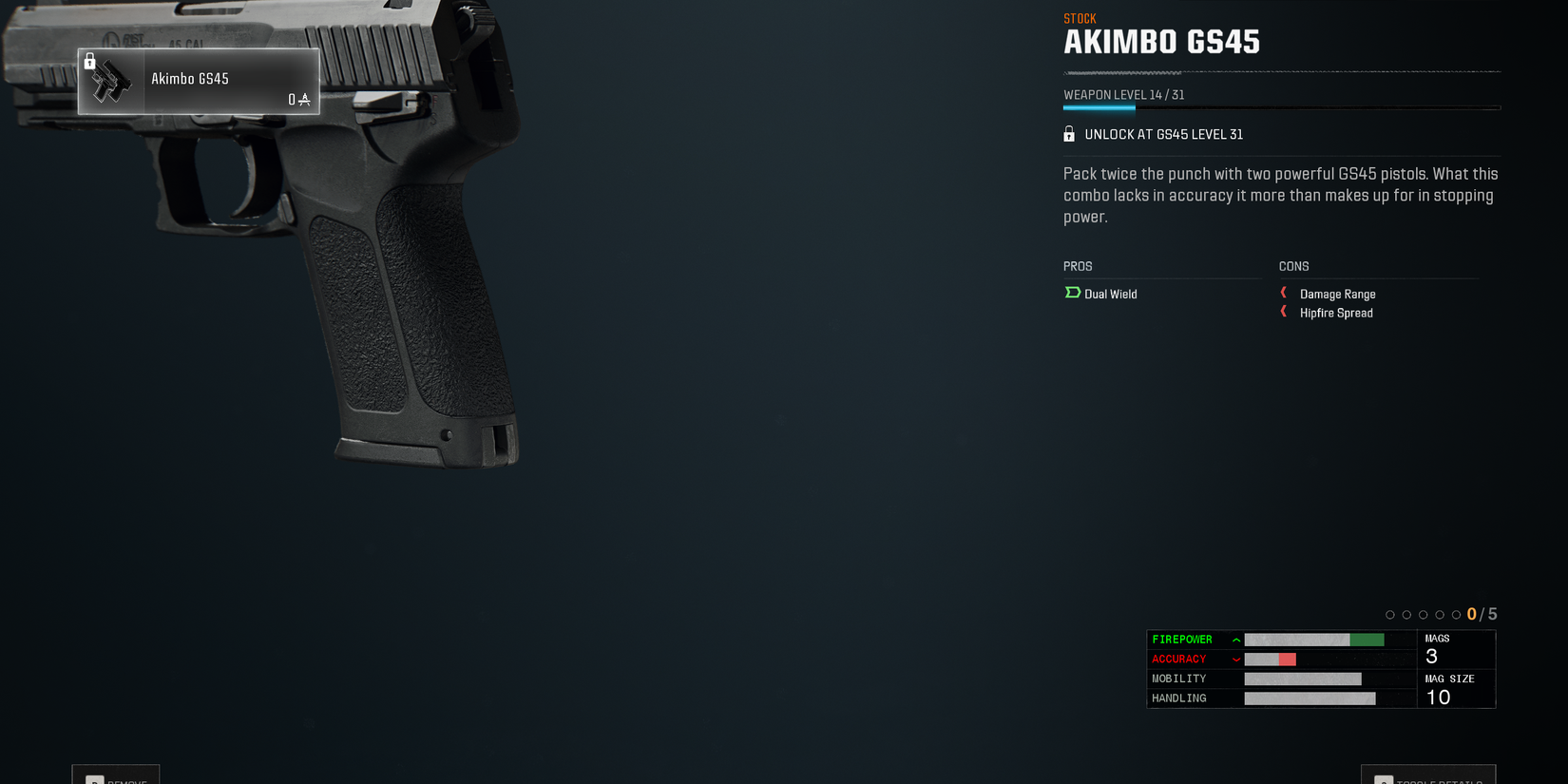Click the green Dual Wield pro icon
Screen dimensions: 1568x784
1071,293
